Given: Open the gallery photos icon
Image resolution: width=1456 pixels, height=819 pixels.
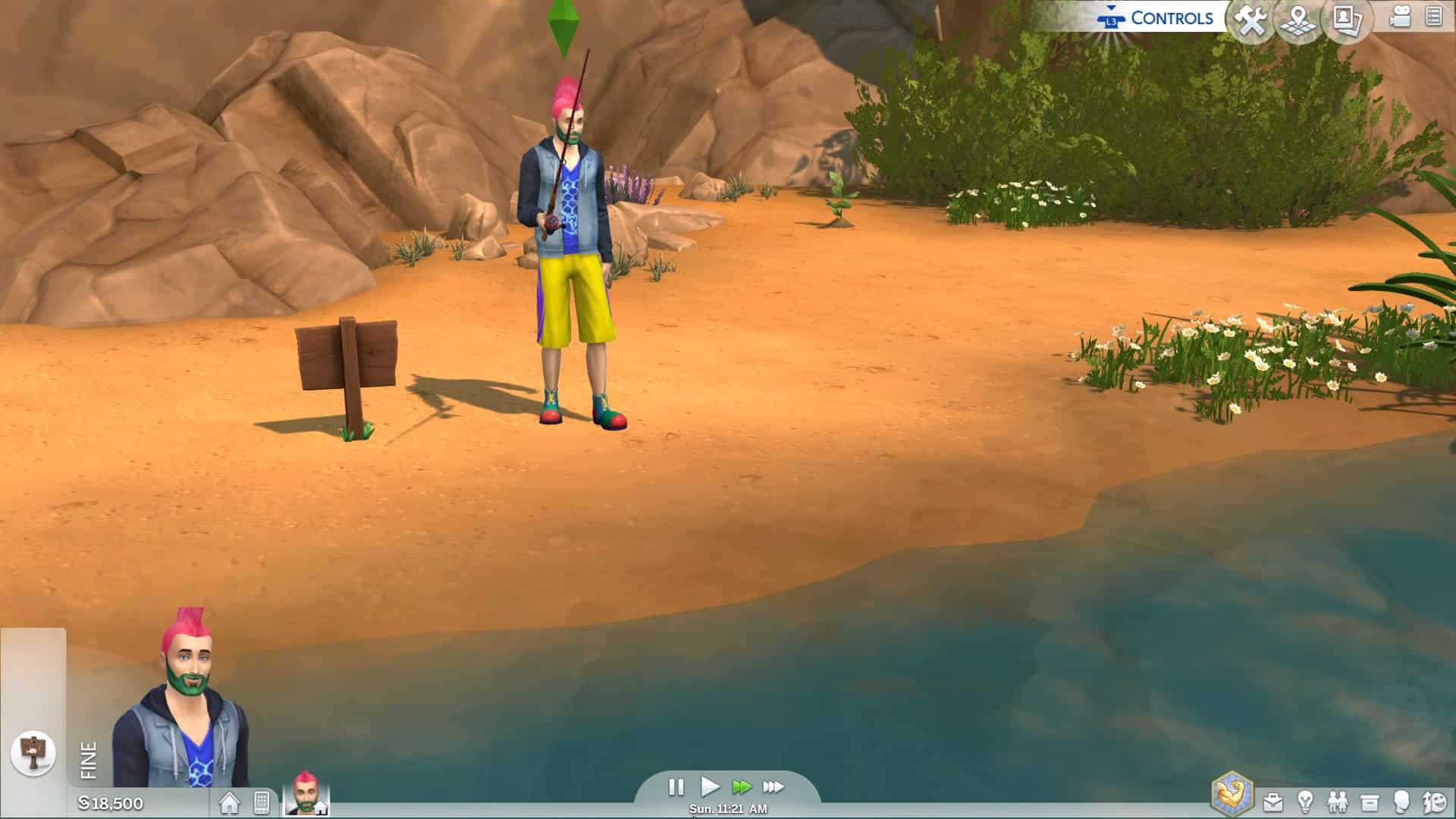Looking at the screenshot, I should coord(1347,20).
